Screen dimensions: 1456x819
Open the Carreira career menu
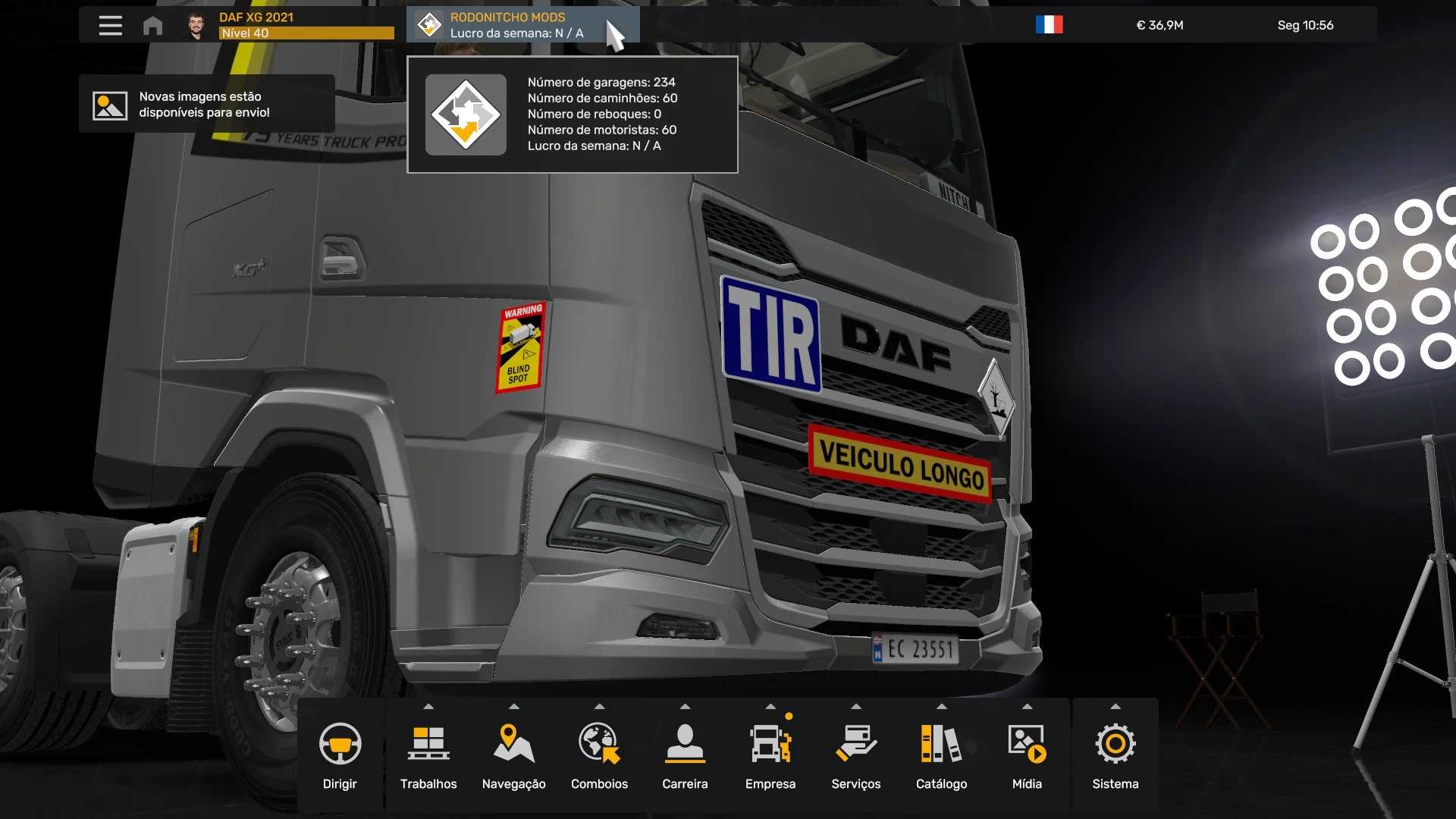[x=685, y=755]
